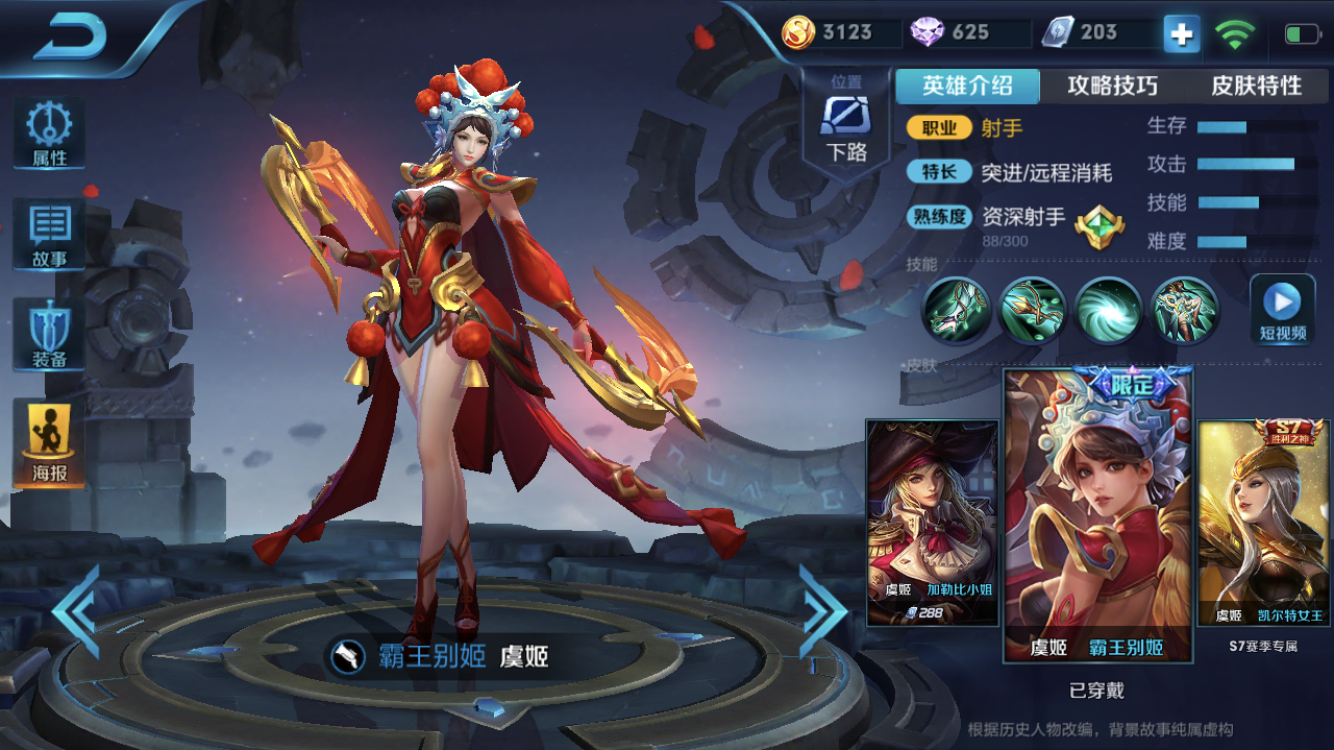This screenshot has height=750, width=1334.
Task: Select the 凯尔特女王 skin card
Action: [x=1262, y=522]
